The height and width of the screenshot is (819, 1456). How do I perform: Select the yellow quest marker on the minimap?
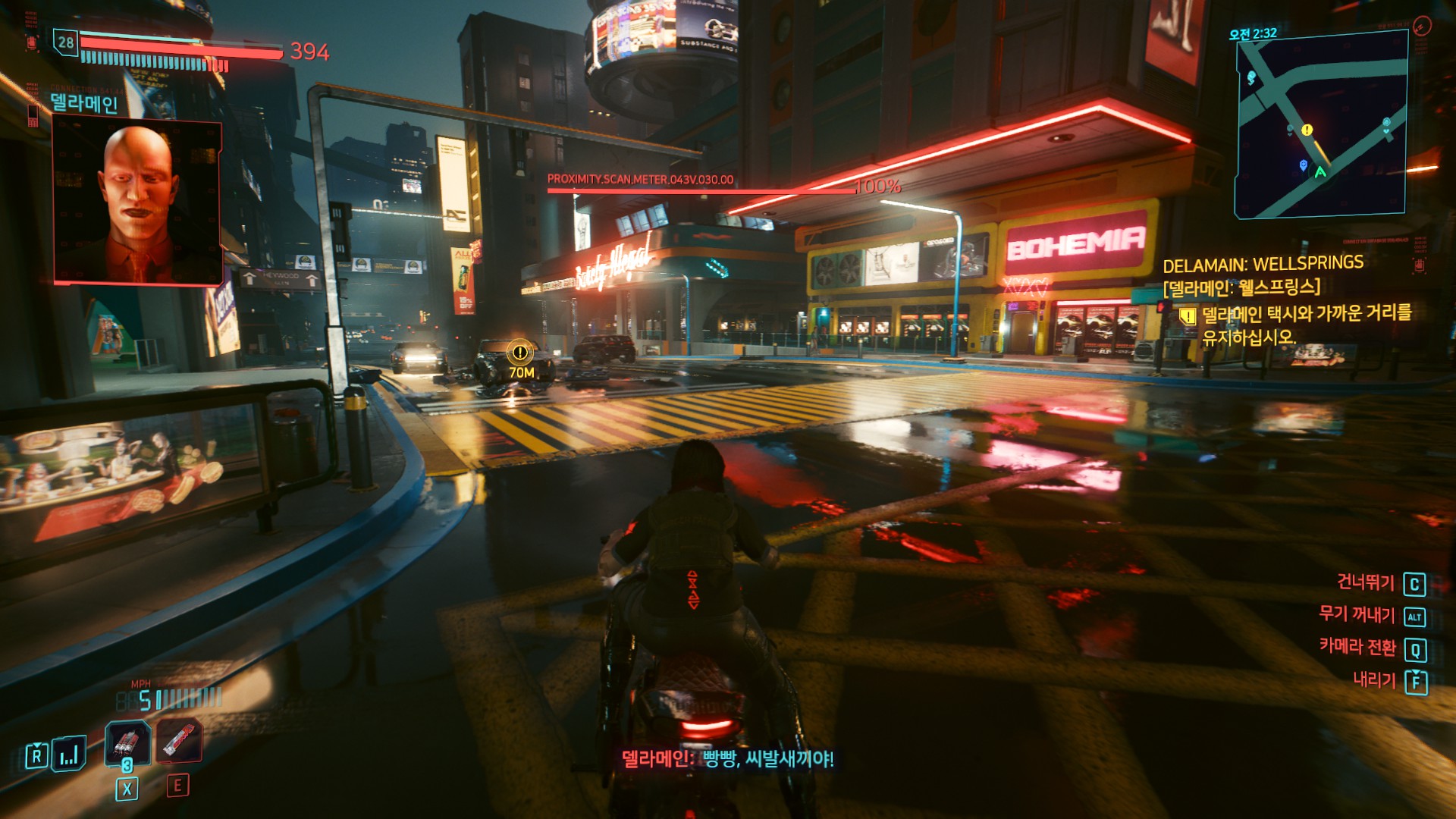click(x=1307, y=130)
